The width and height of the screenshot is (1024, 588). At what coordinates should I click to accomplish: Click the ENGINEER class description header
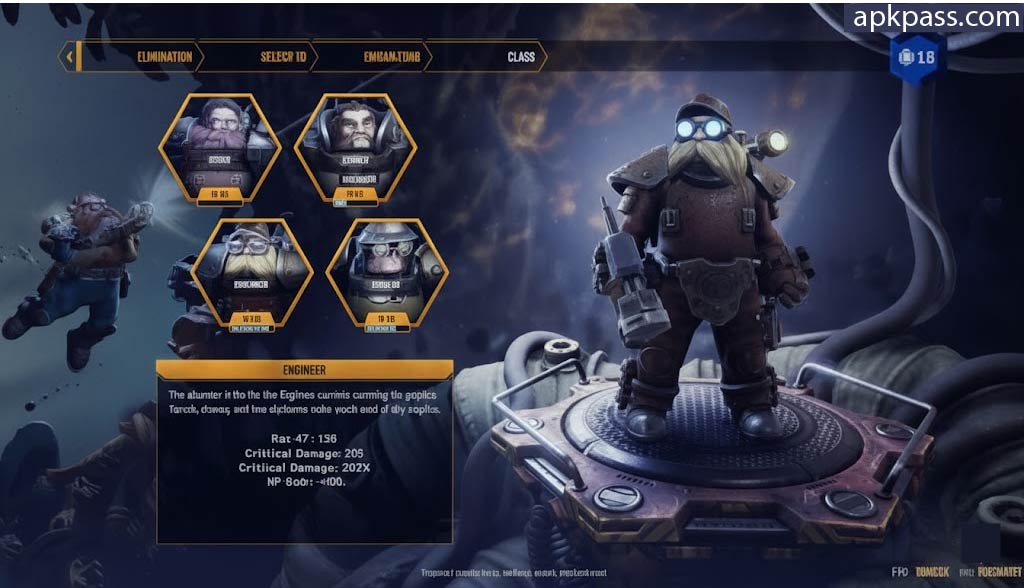pos(304,370)
